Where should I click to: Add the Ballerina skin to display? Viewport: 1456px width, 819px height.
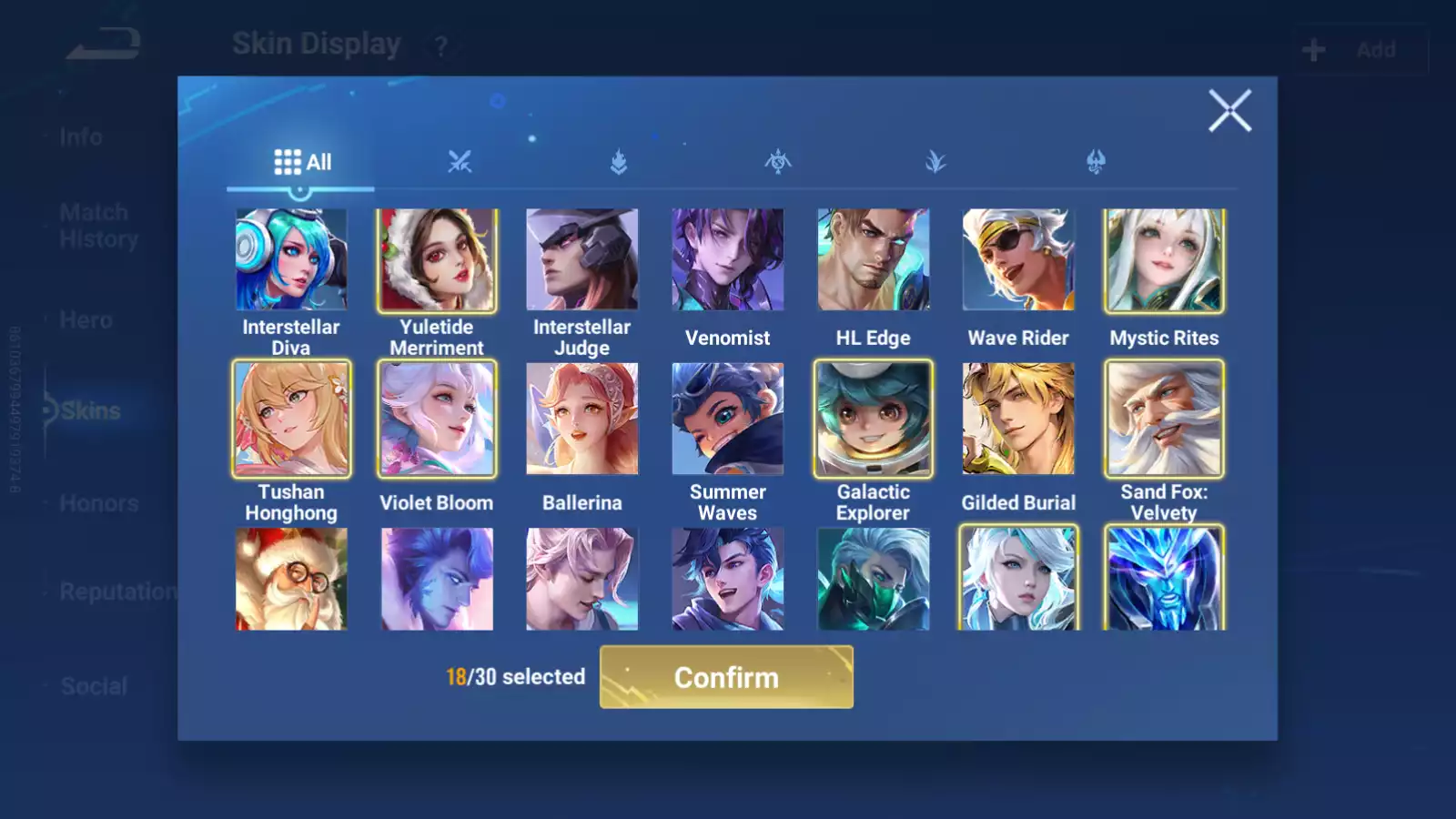coord(582,419)
